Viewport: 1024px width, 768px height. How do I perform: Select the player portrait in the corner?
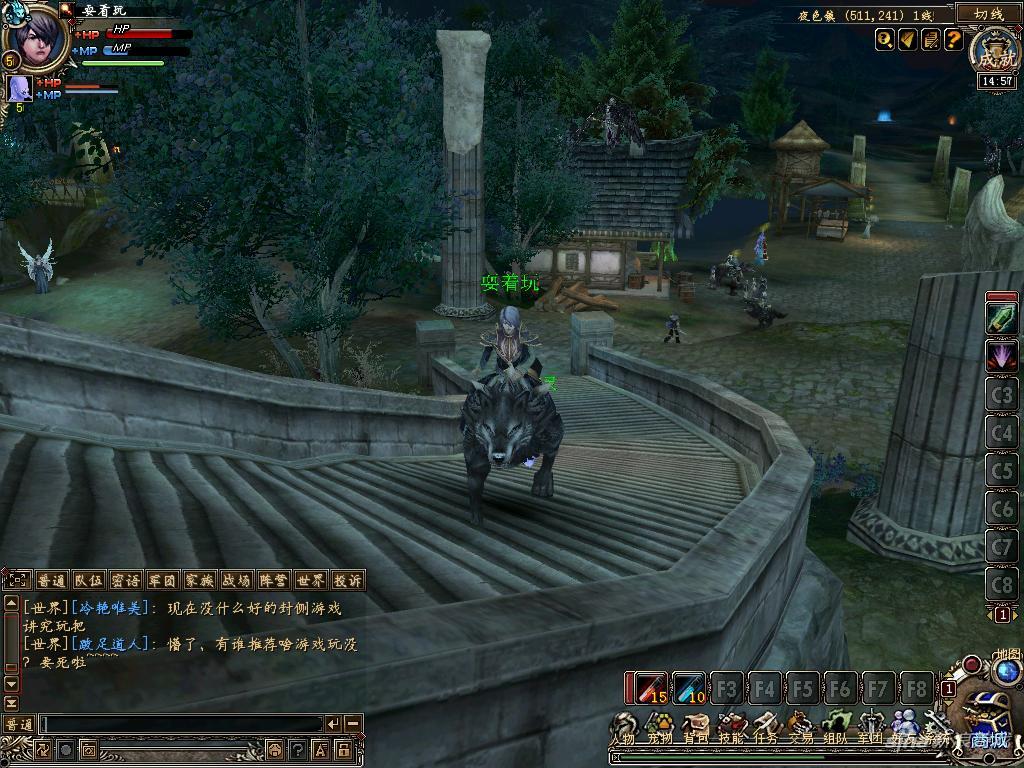[36, 38]
